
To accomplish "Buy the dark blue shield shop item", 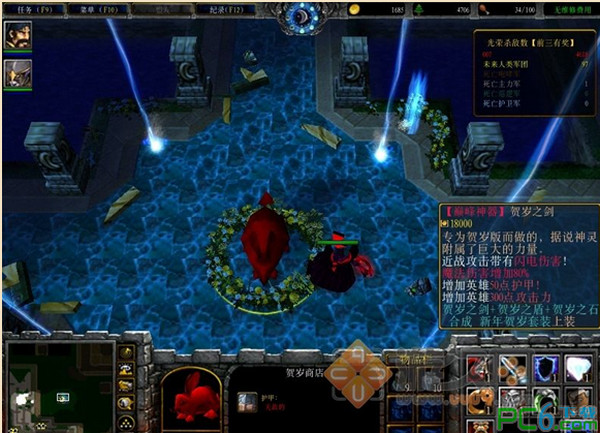I will [544, 368].
